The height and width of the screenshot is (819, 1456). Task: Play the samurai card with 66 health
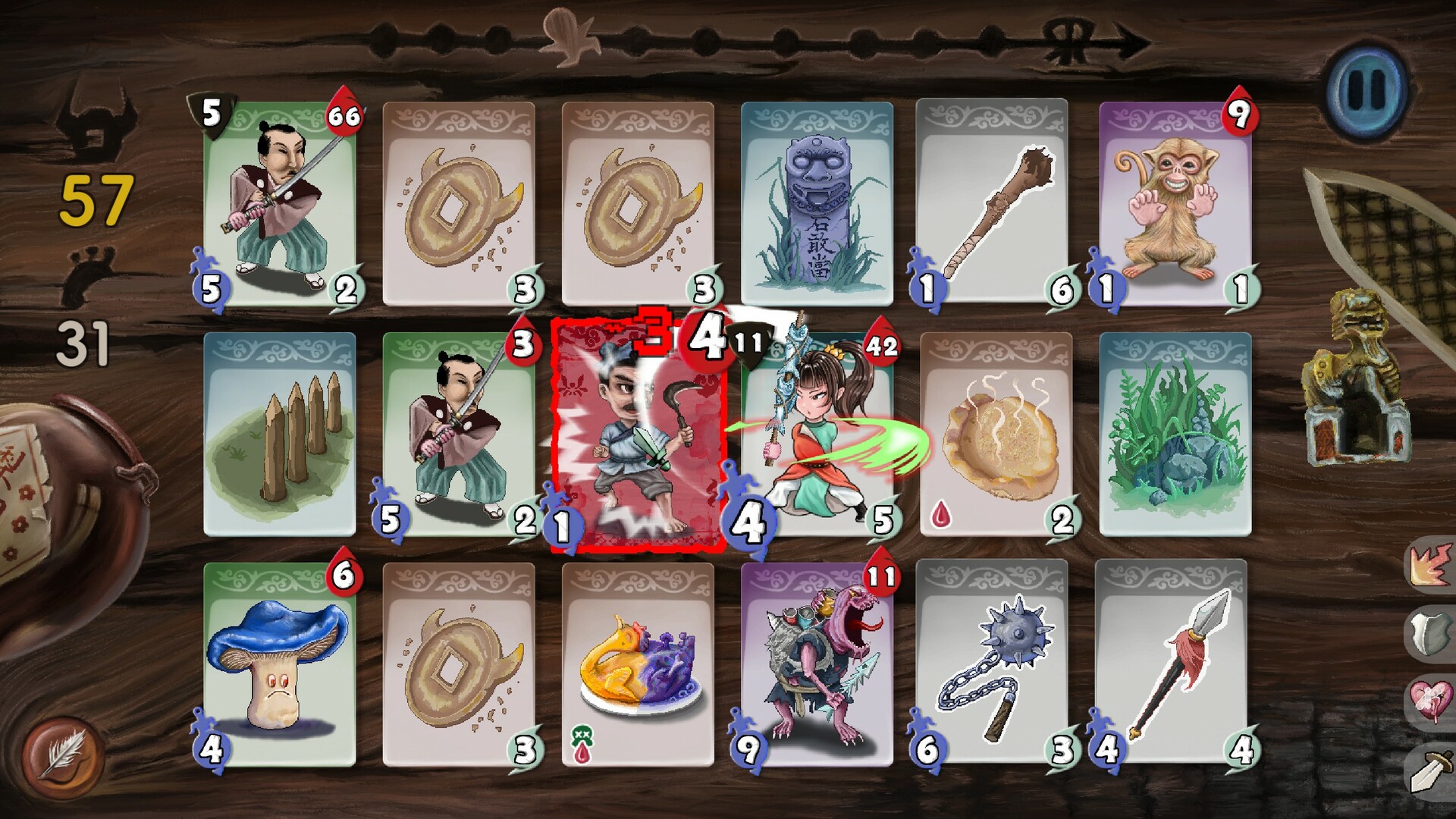[279, 205]
